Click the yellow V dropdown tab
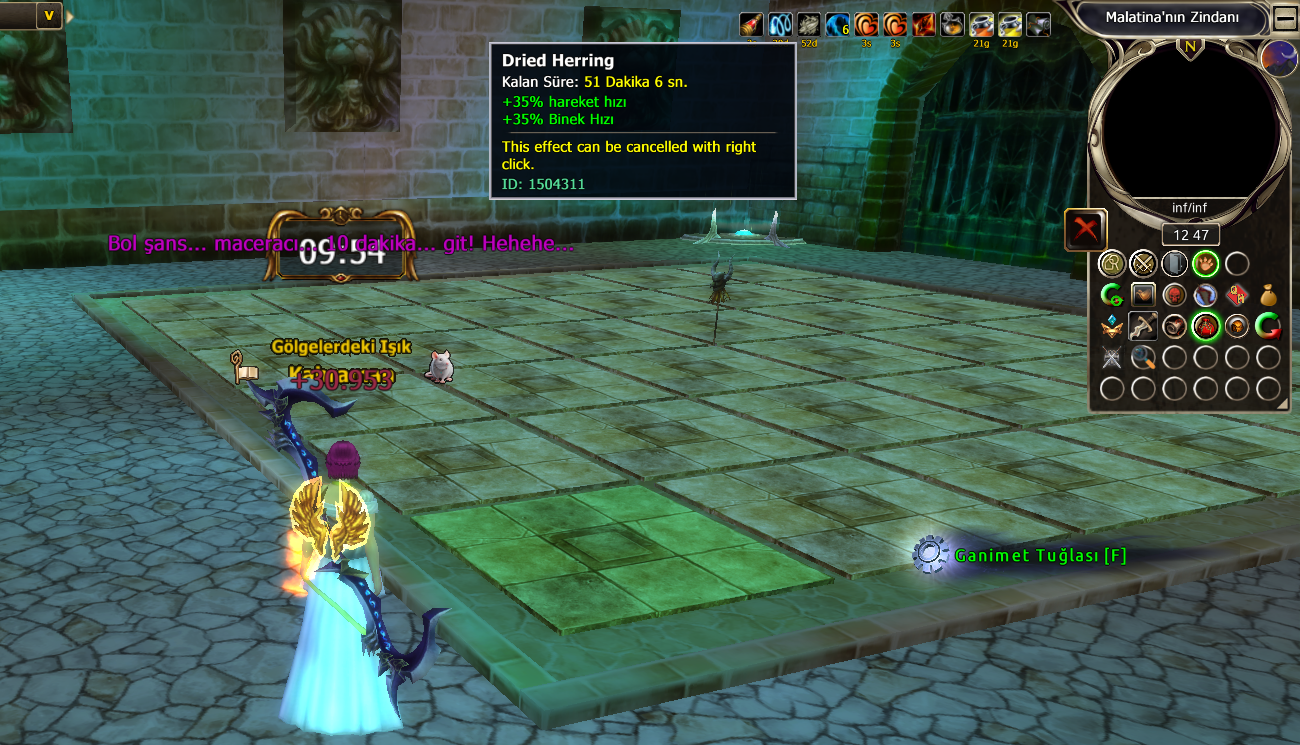Viewport: 1300px width, 745px height. (48, 15)
